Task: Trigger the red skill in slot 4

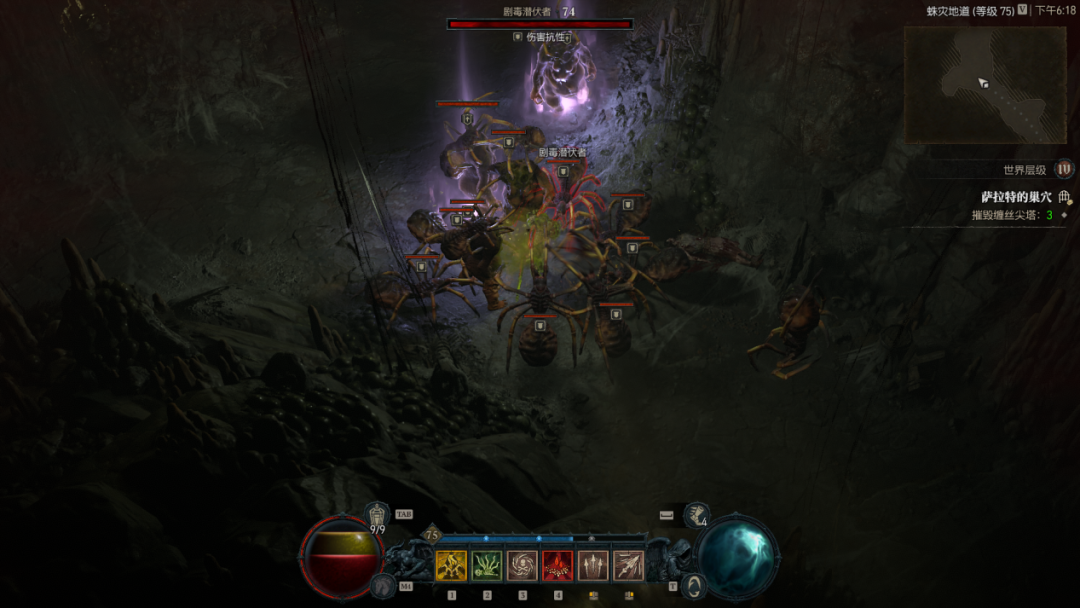Action: pos(557,566)
